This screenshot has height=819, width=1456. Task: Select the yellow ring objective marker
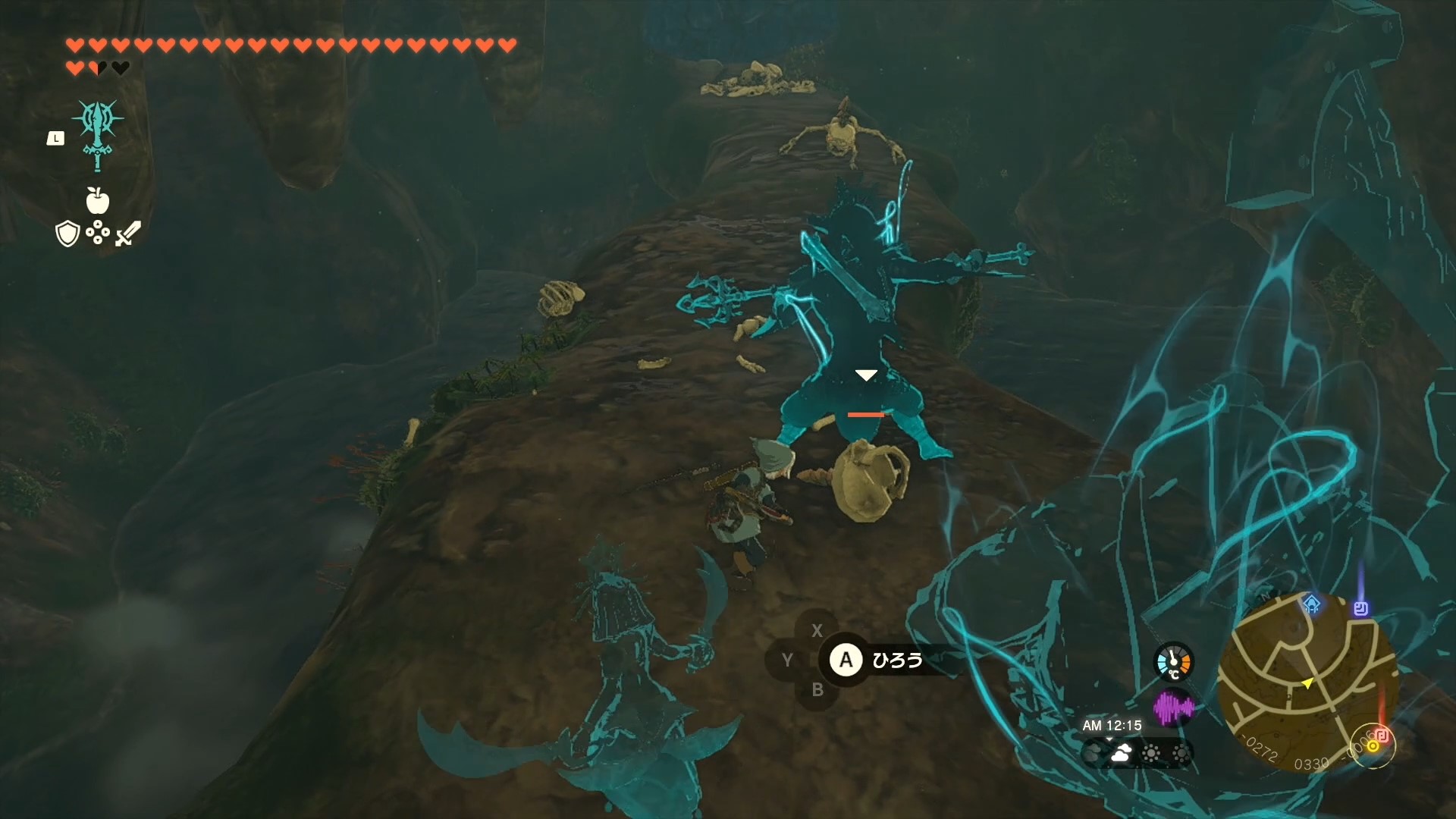pyautogui.click(x=1373, y=746)
